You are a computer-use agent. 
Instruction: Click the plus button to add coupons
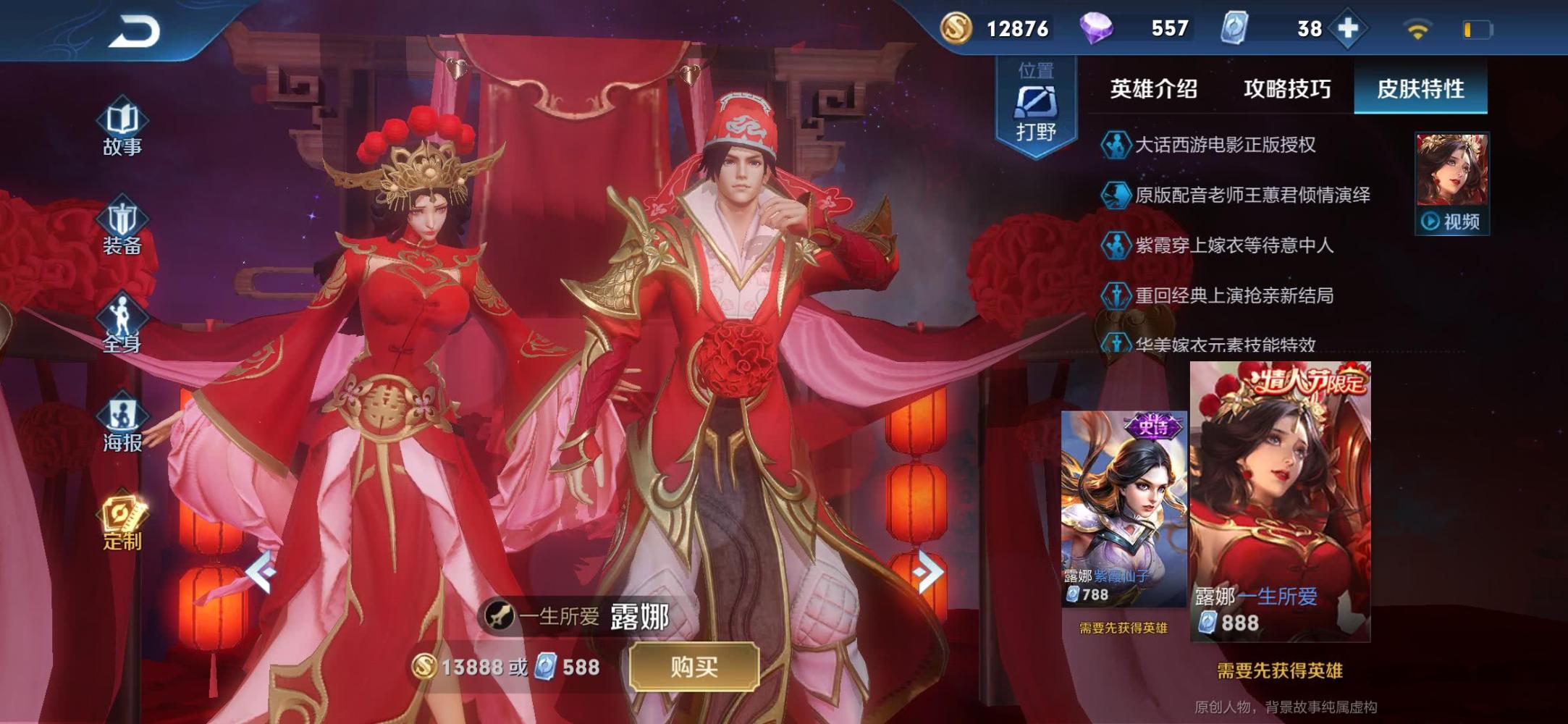point(1348,29)
